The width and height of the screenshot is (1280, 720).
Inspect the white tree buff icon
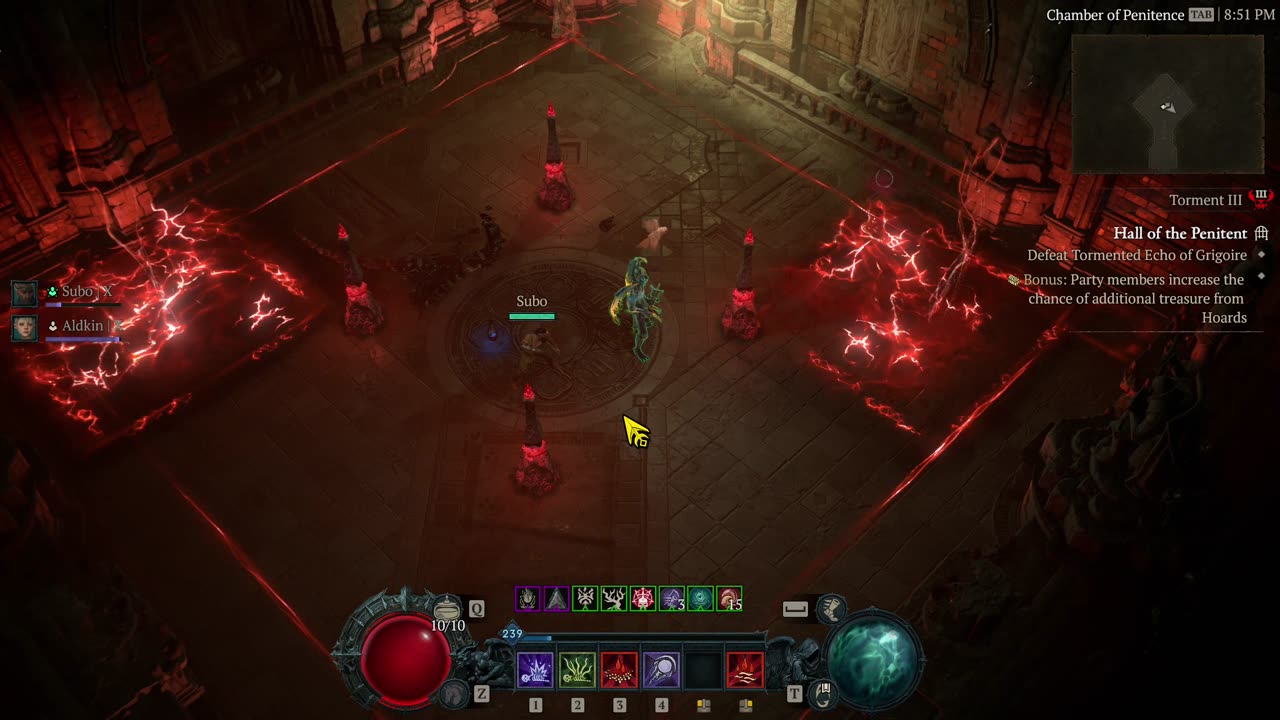614,599
